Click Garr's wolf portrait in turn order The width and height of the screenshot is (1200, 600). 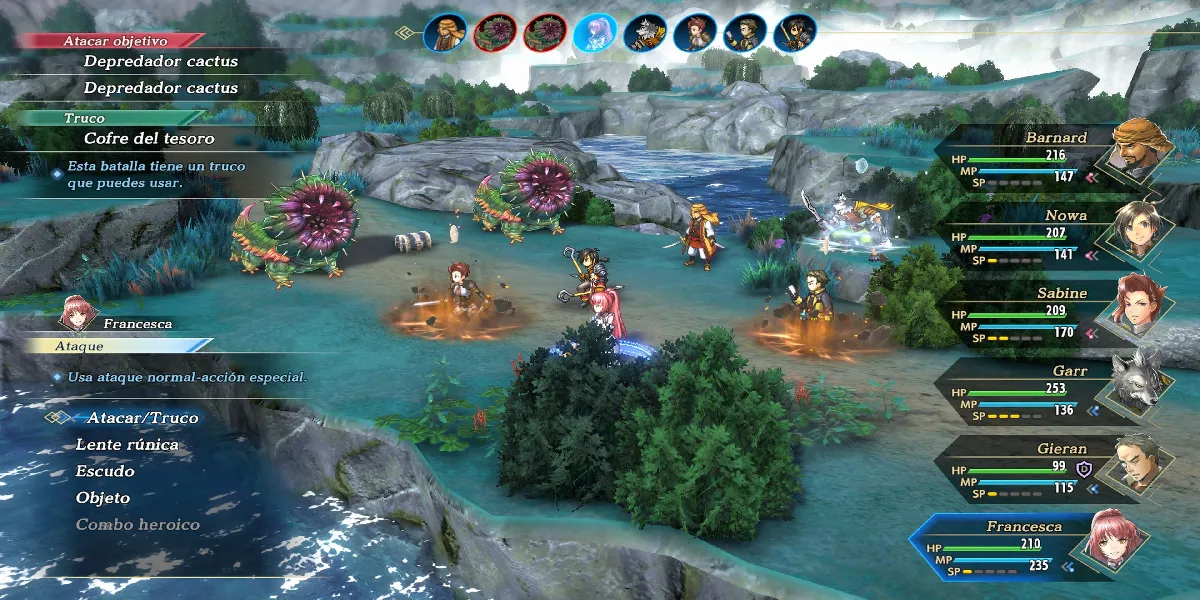(x=645, y=33)
